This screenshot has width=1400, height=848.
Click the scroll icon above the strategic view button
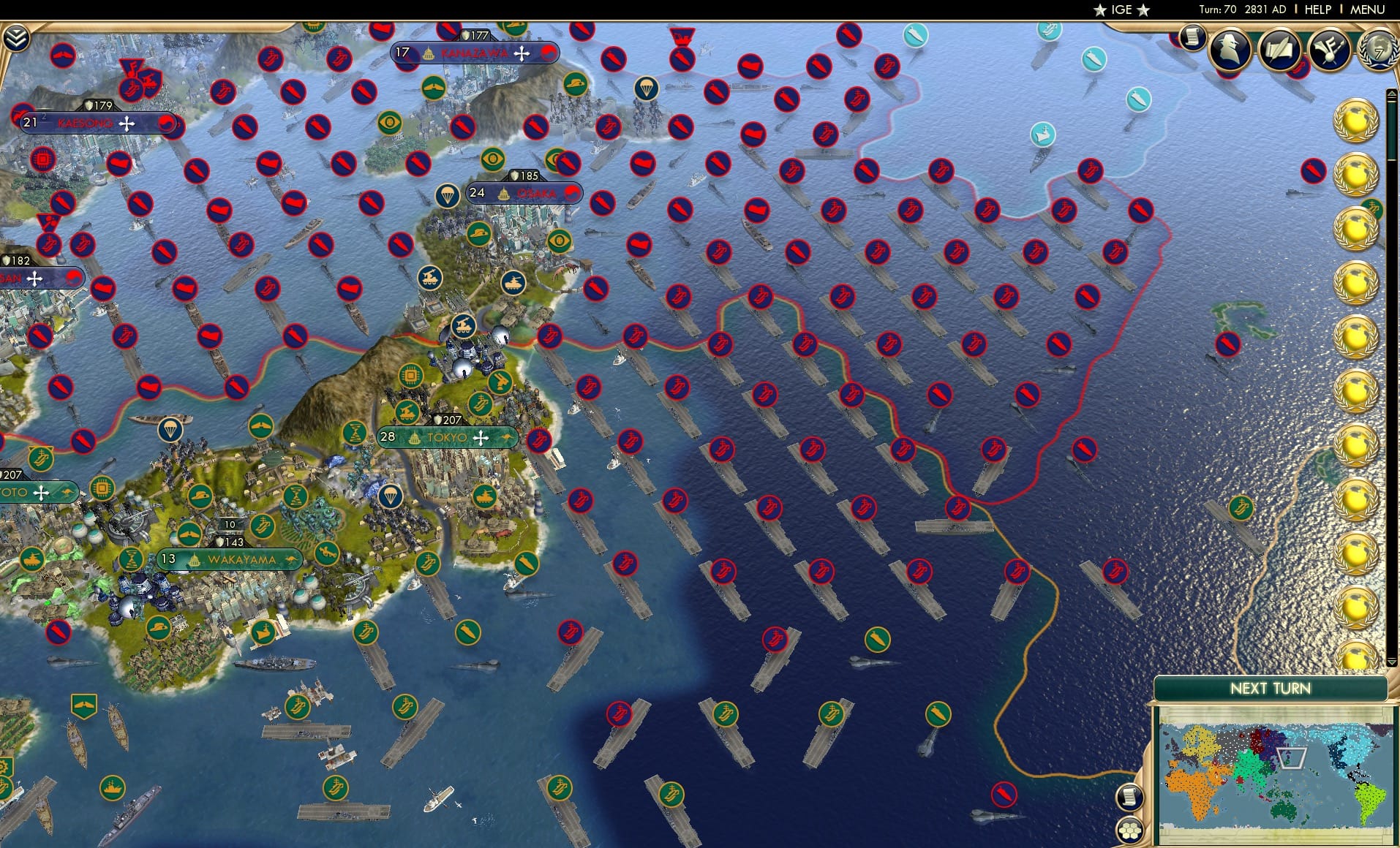(1130, 796)
